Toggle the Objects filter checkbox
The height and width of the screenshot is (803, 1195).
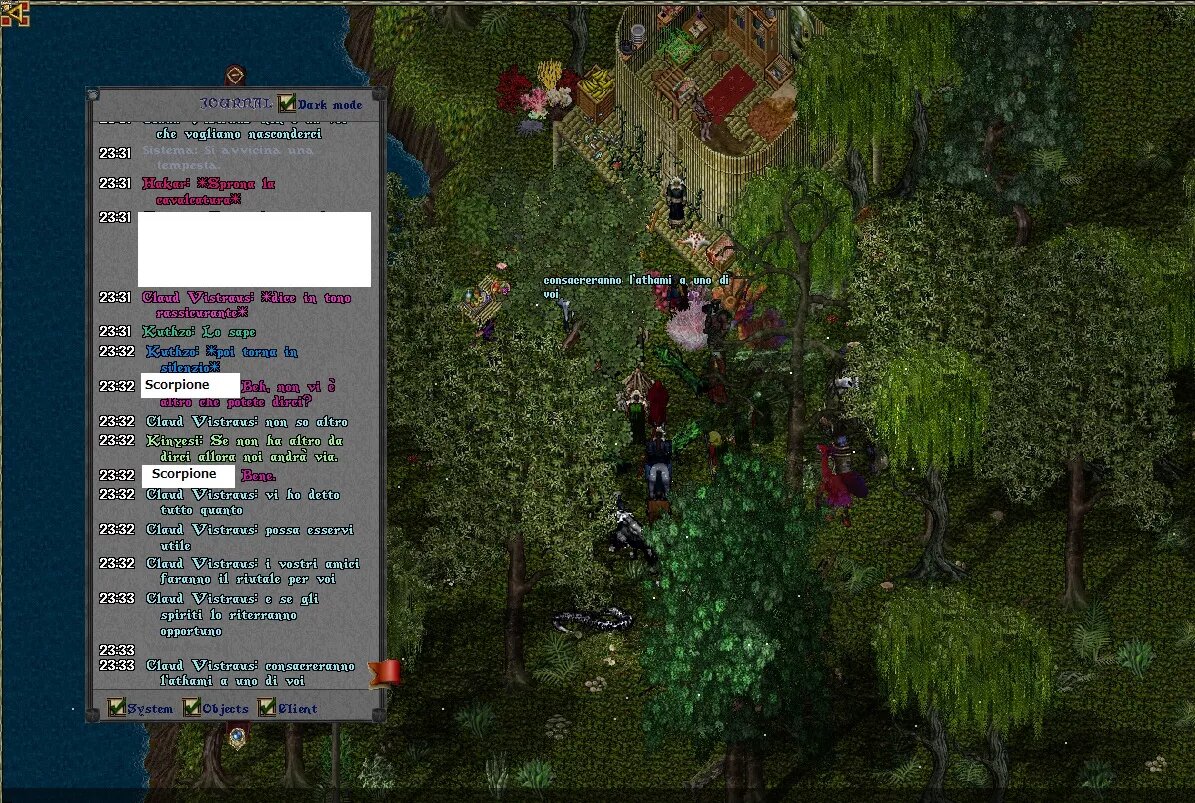(x=192, y=708)
